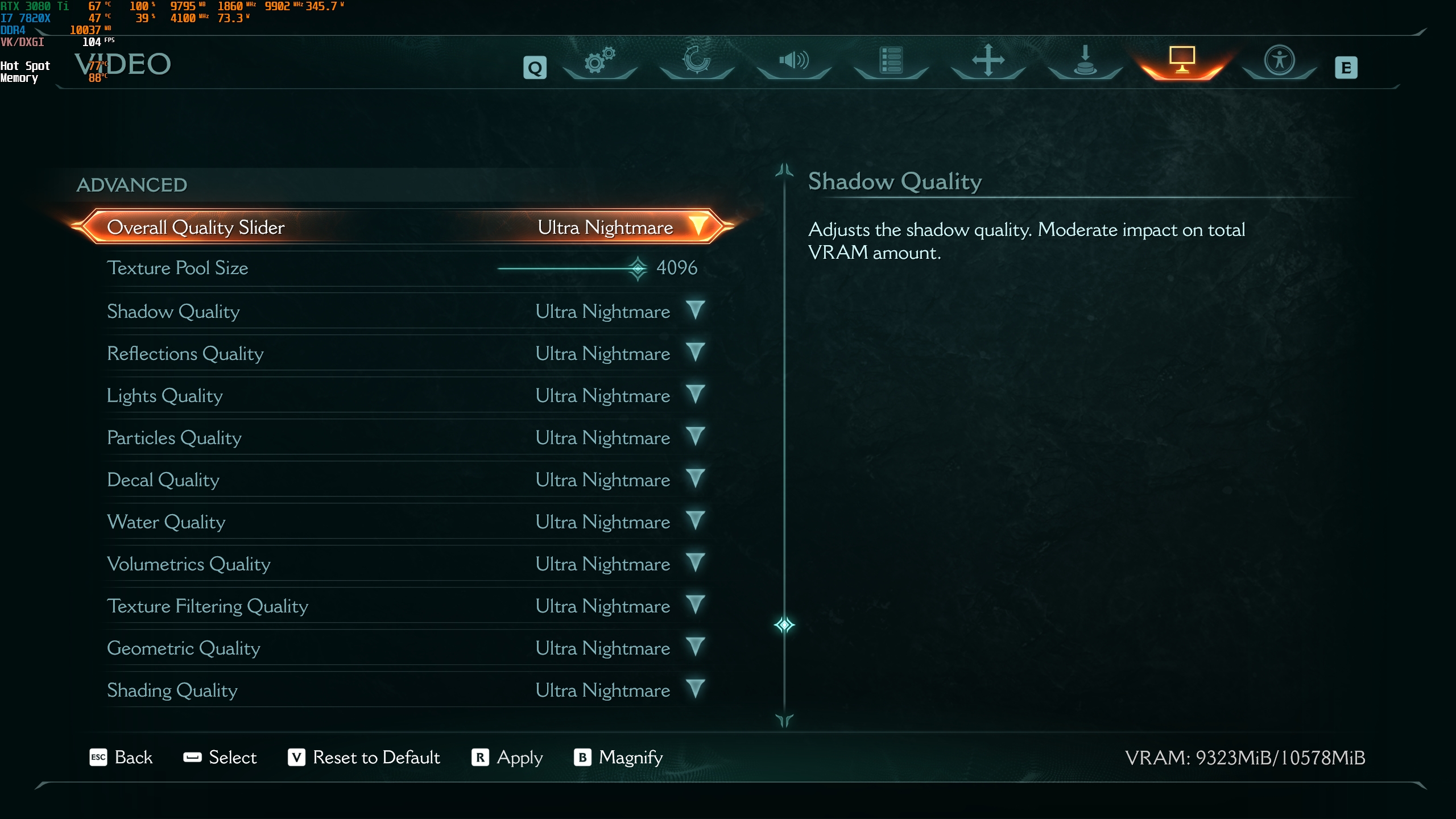Screen dimensions: 1456x819
Task: Reset video settings to default
Action: point(364,757)
